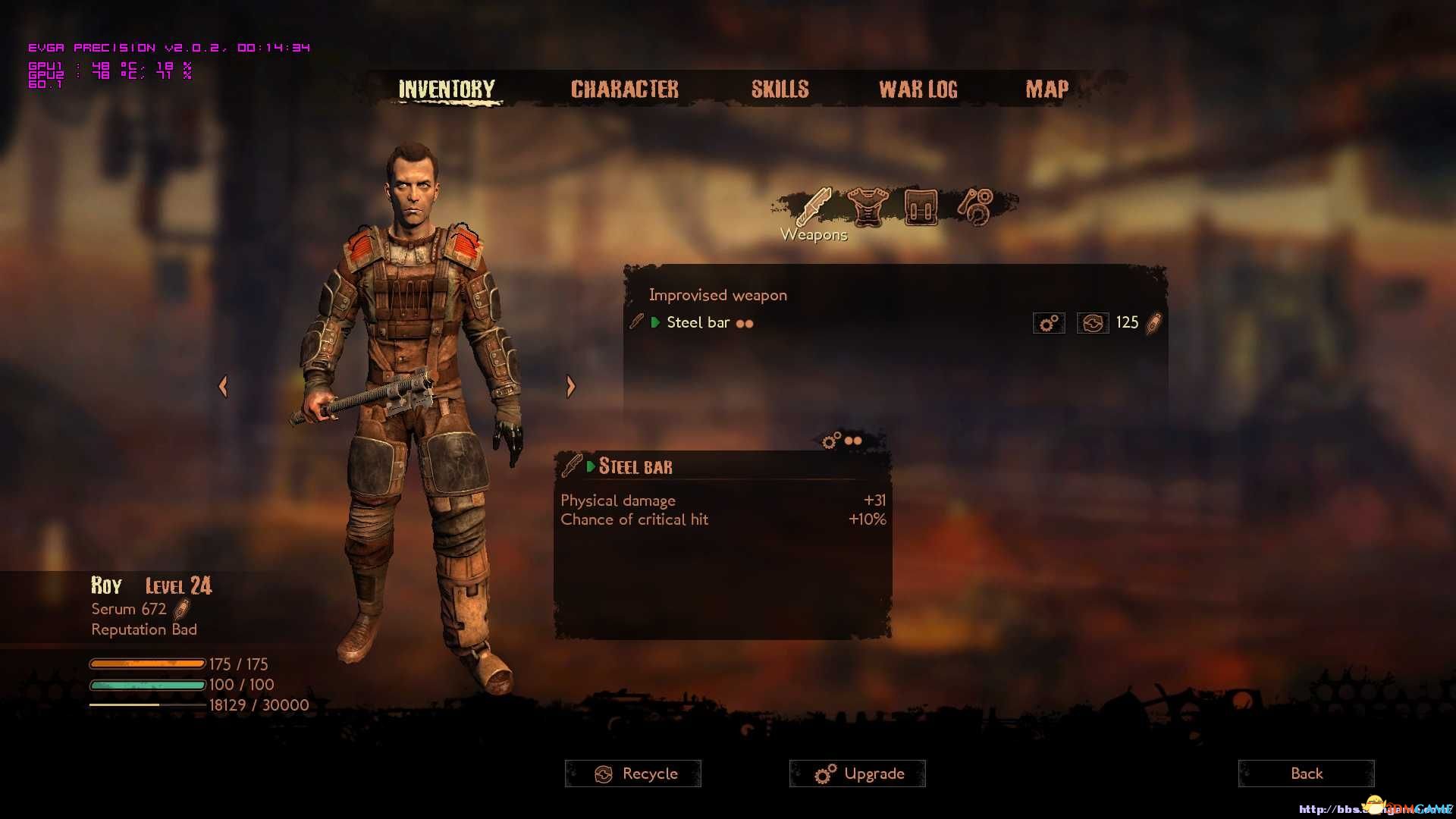Show previous character with left arrow
Viewport: 1456px width, 819px height.
(x=223, y=387)
